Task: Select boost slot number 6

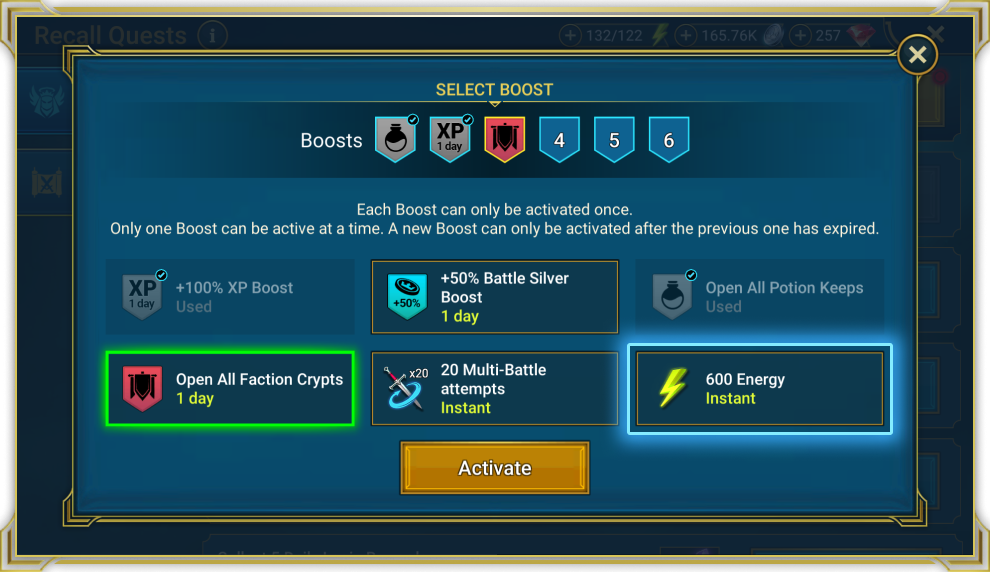Action: [x=668, y=140]
